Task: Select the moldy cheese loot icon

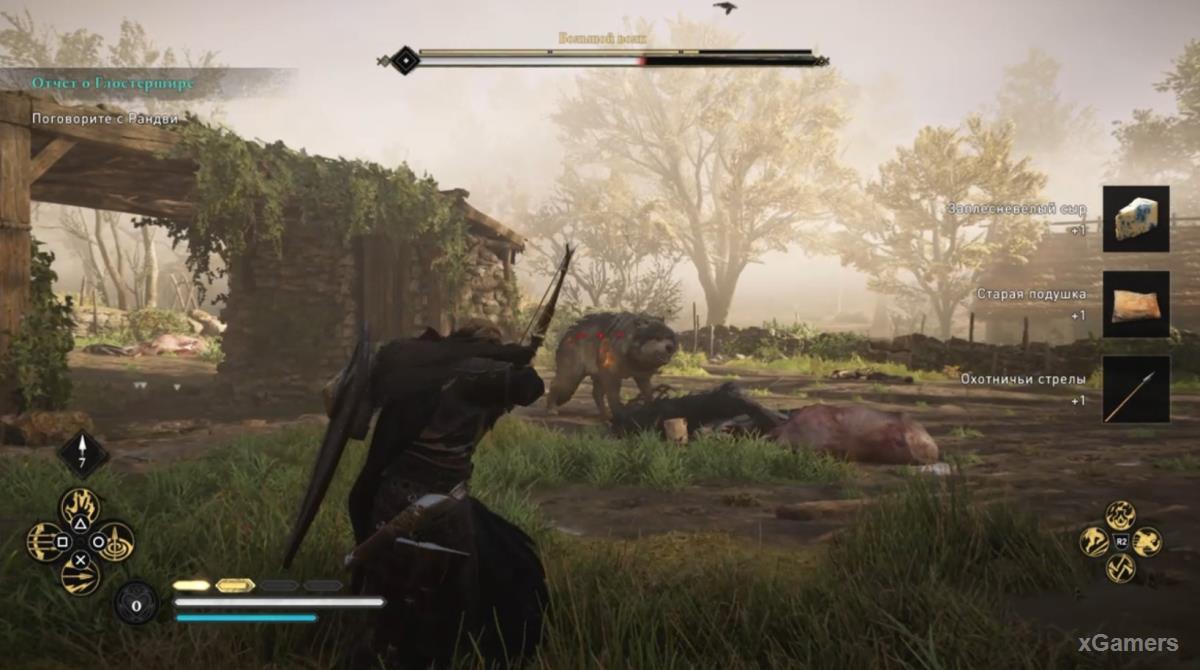Action: (x=1136, y=218)
